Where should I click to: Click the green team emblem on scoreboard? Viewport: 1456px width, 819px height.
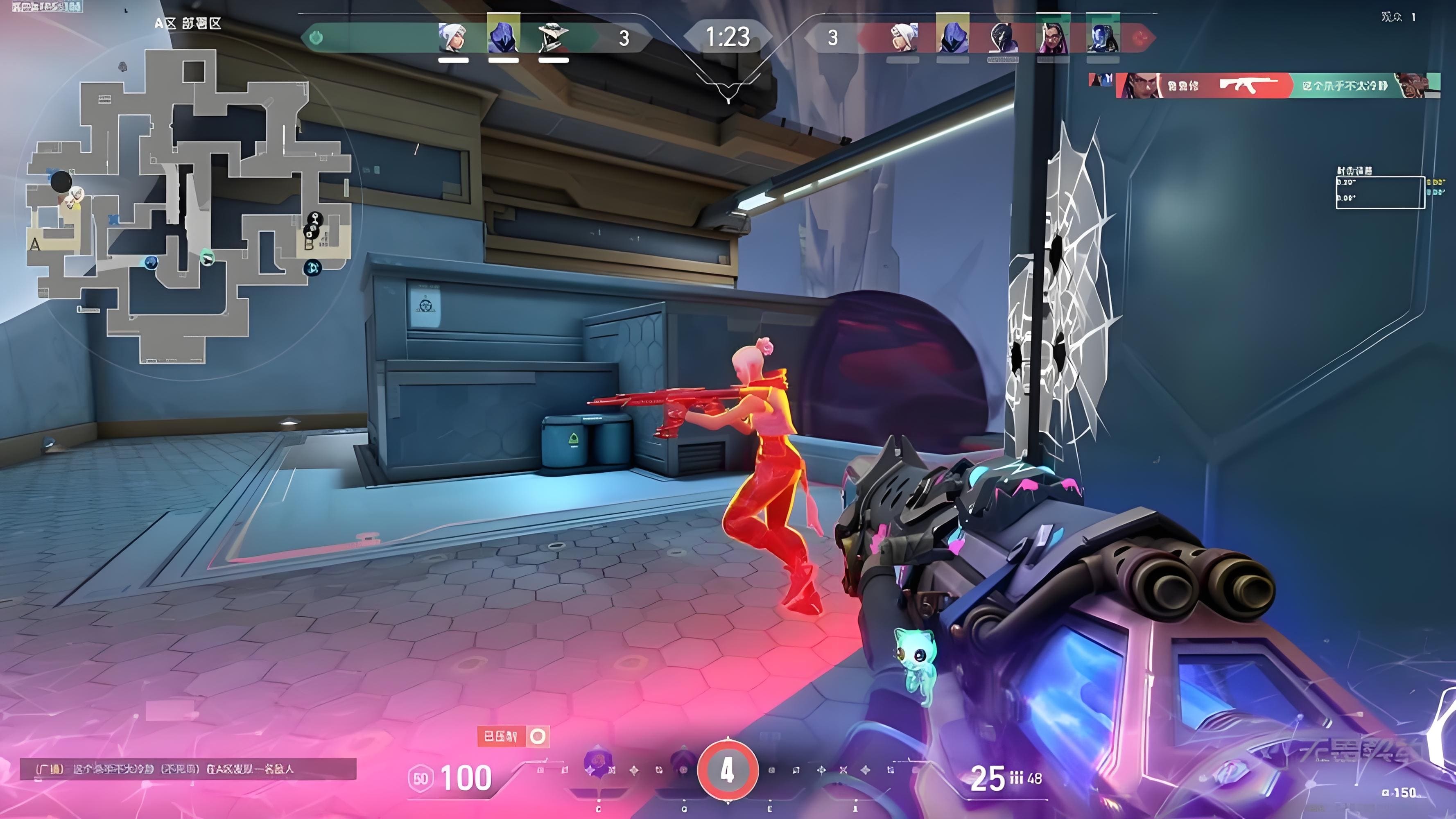(316, 38)
